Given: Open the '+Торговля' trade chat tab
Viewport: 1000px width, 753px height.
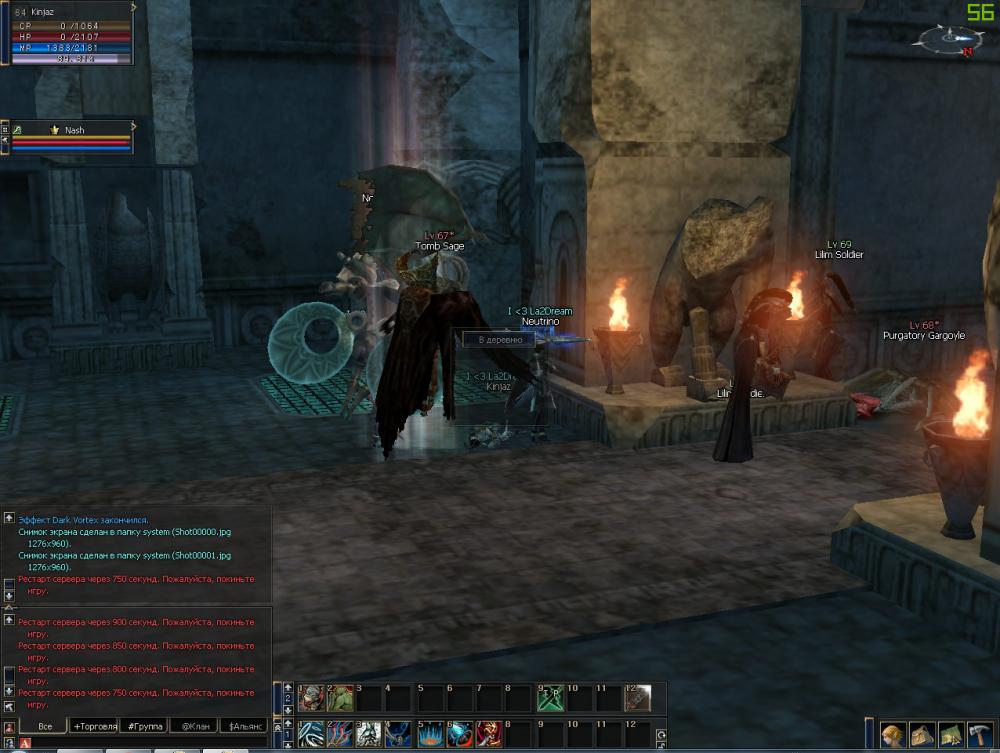Looking at the screenshot, I should pyautogui.click(x=95, y=726).
